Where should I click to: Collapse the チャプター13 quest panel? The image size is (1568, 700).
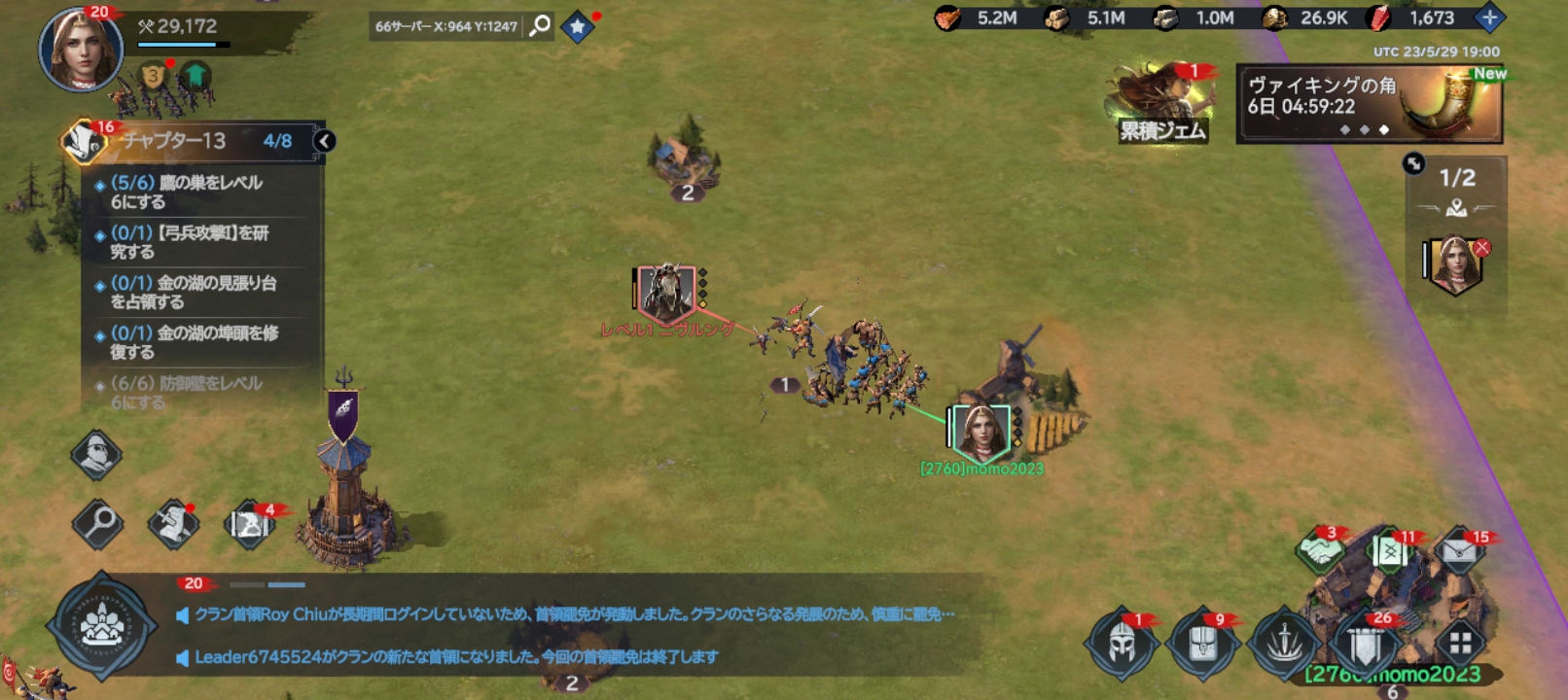[325, 141]
